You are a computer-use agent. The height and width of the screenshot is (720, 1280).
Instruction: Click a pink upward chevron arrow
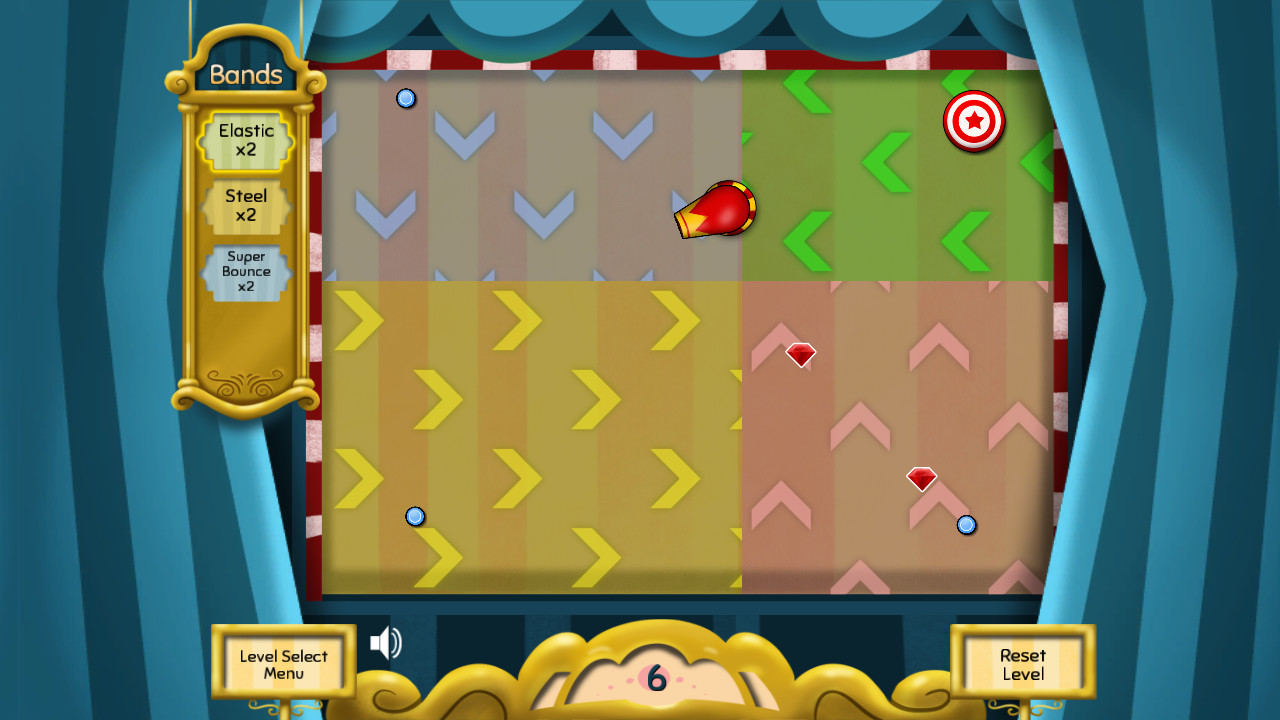[859, 424]
